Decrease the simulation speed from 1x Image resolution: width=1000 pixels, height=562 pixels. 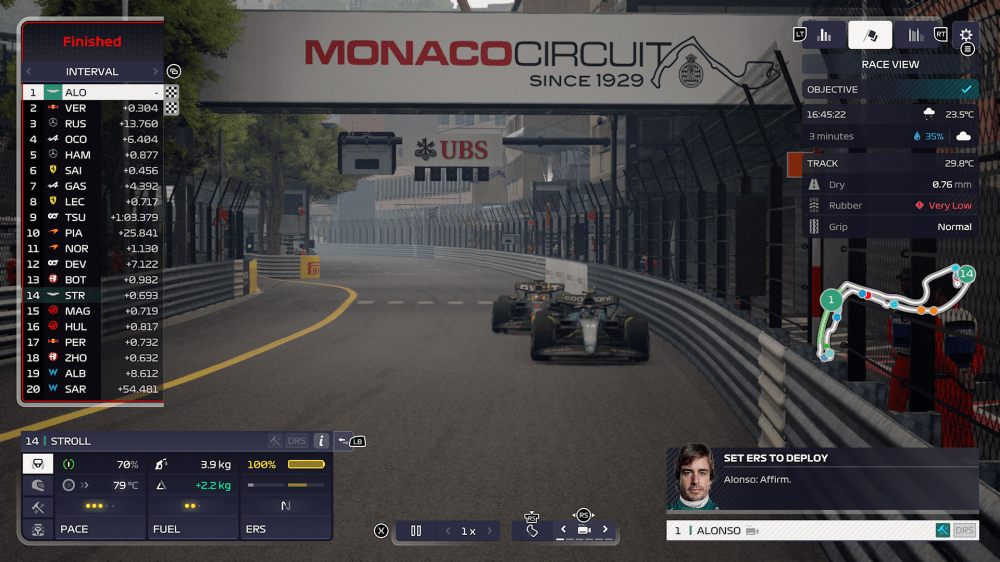(447, 531)
